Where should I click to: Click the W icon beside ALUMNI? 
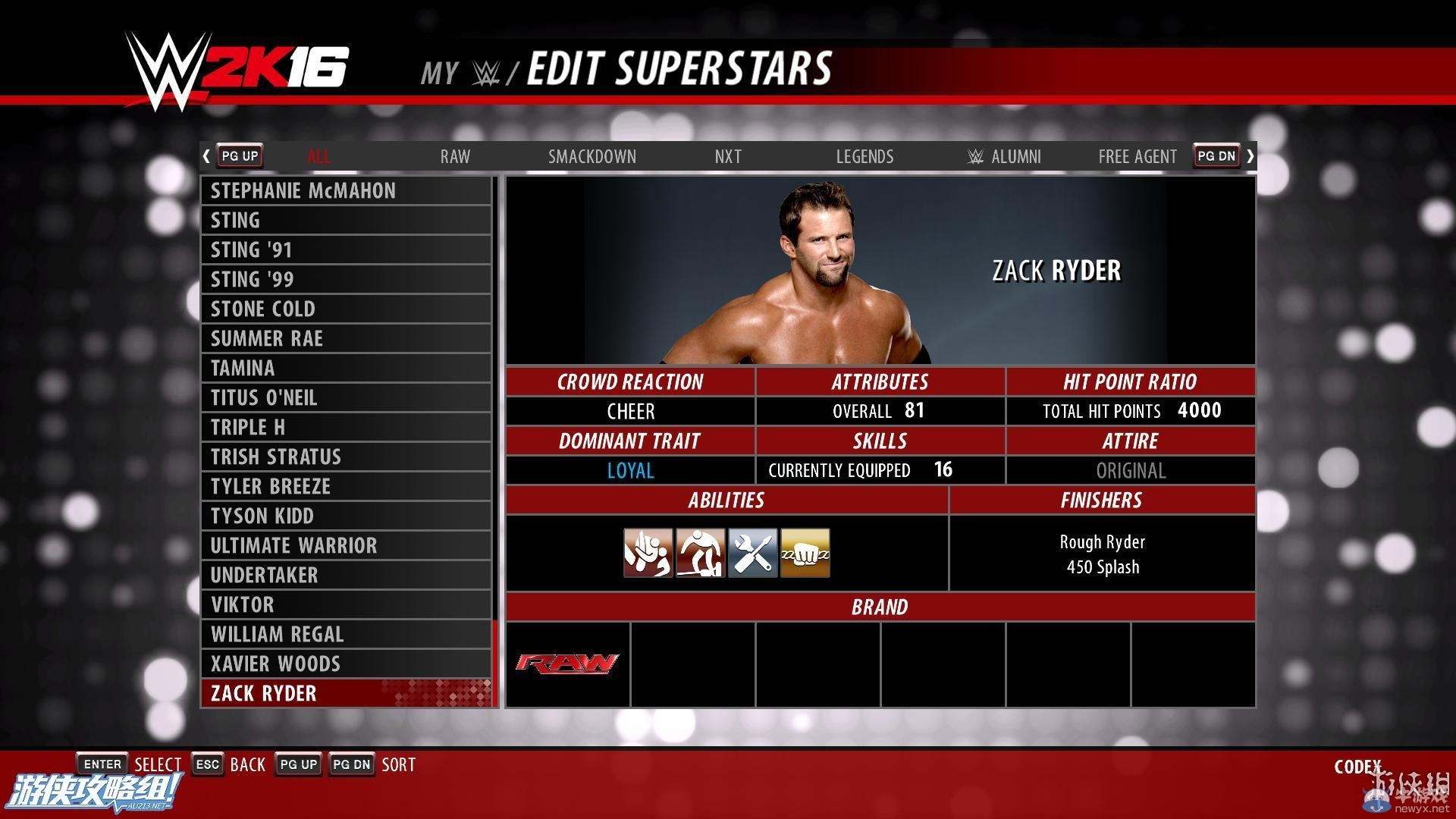point(975,156)
